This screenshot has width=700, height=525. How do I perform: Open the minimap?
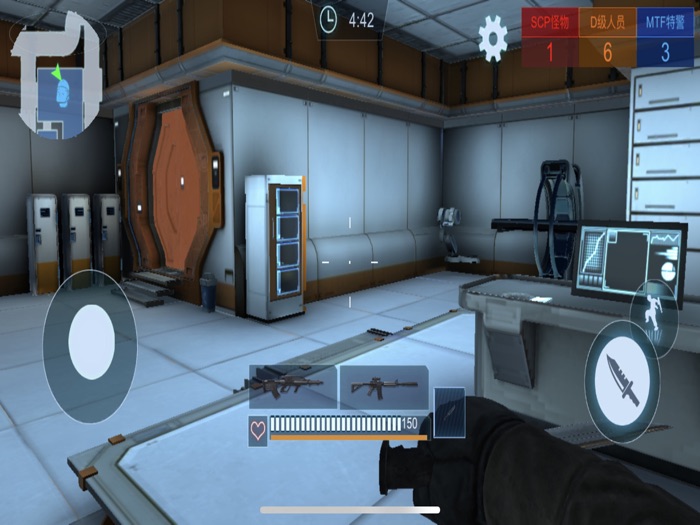56,75
